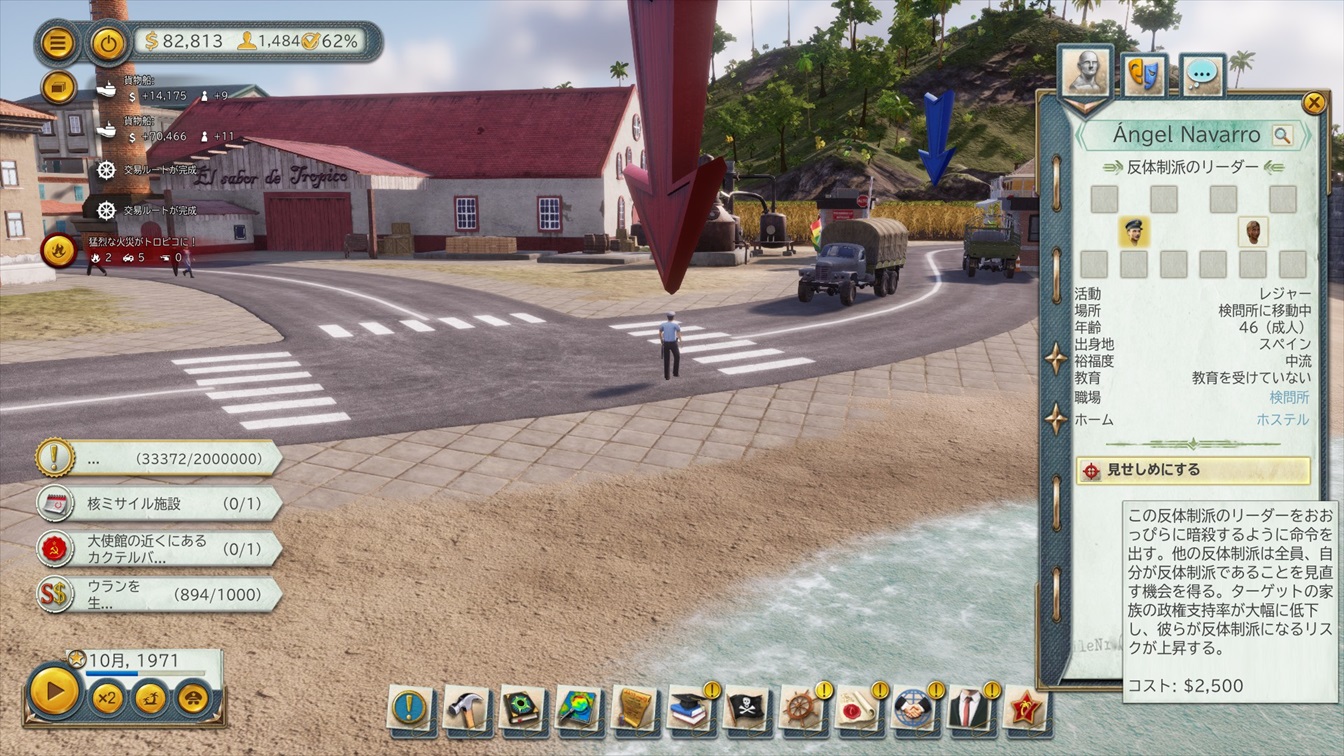Click the power button in the top bar
The height and width of the screenshot is (756, 1344).
[x=107, y=42]
